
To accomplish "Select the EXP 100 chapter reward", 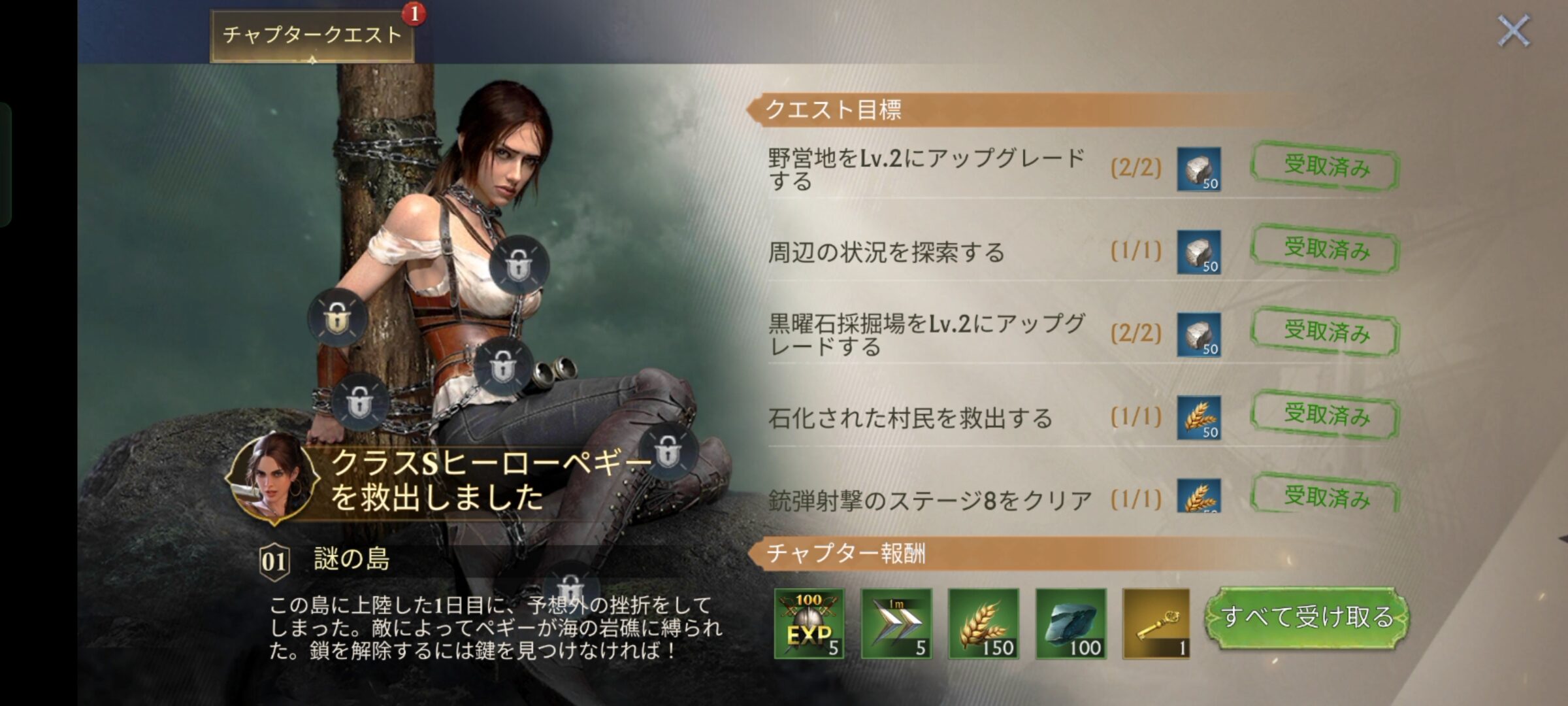I will click(x=809, y=623).
